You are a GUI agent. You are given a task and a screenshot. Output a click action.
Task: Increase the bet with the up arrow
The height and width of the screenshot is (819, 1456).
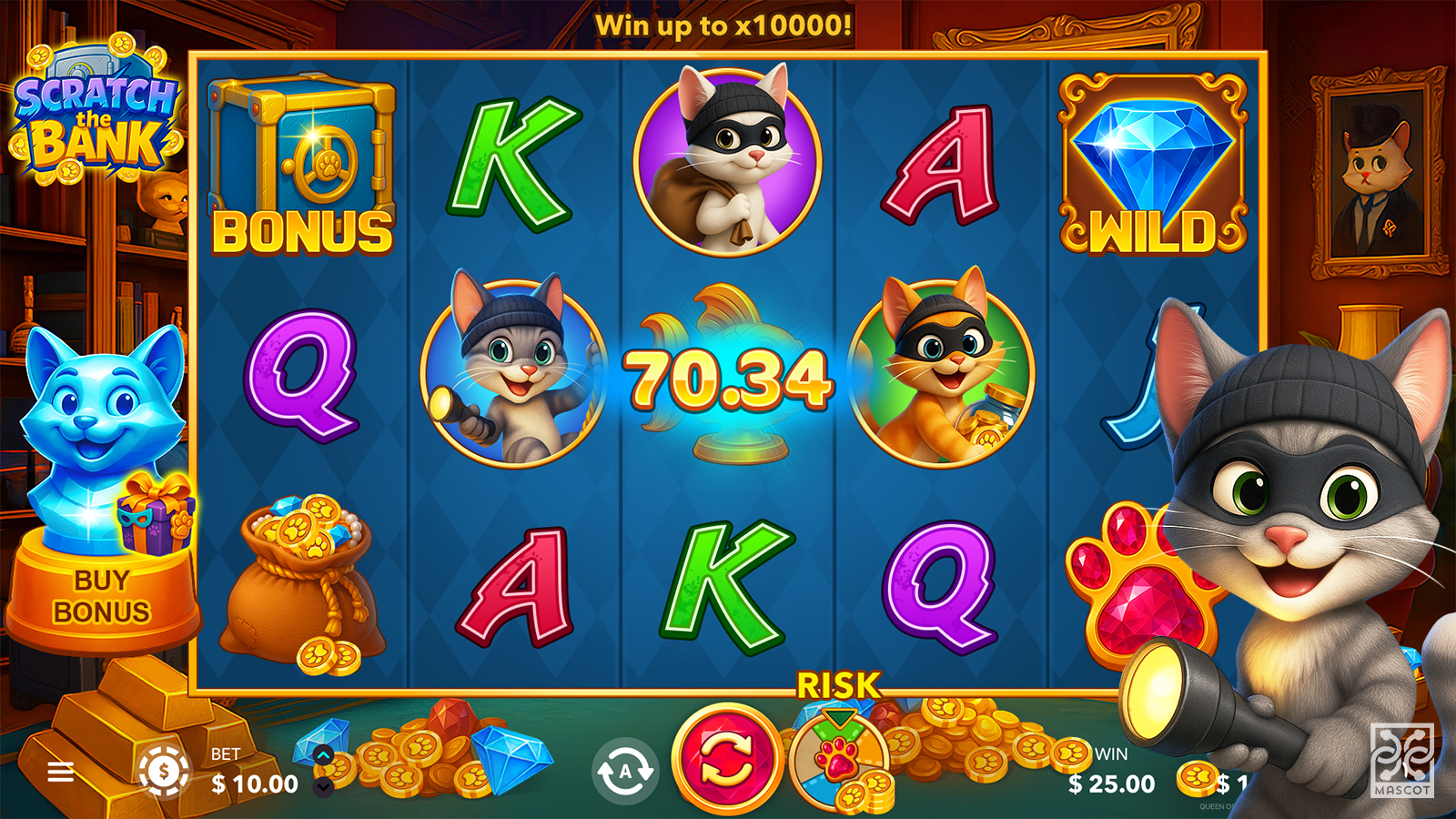[x=323, y=754]
